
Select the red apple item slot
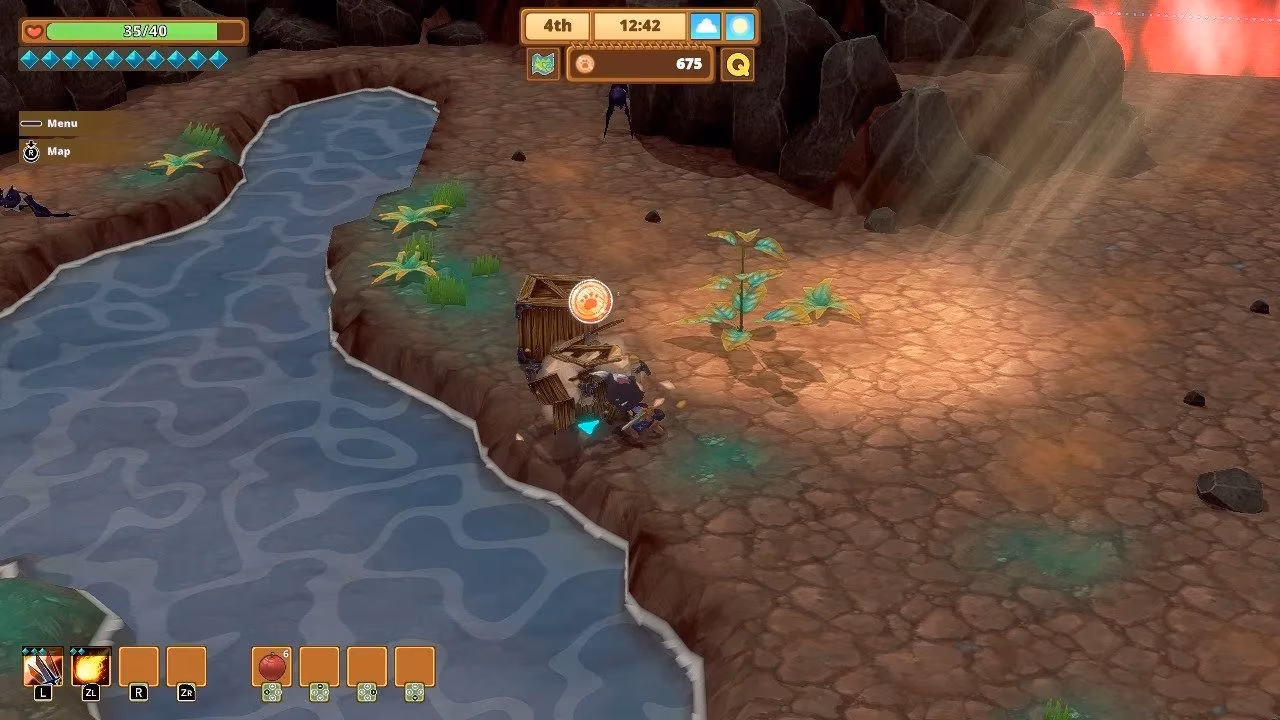[271, 666]
